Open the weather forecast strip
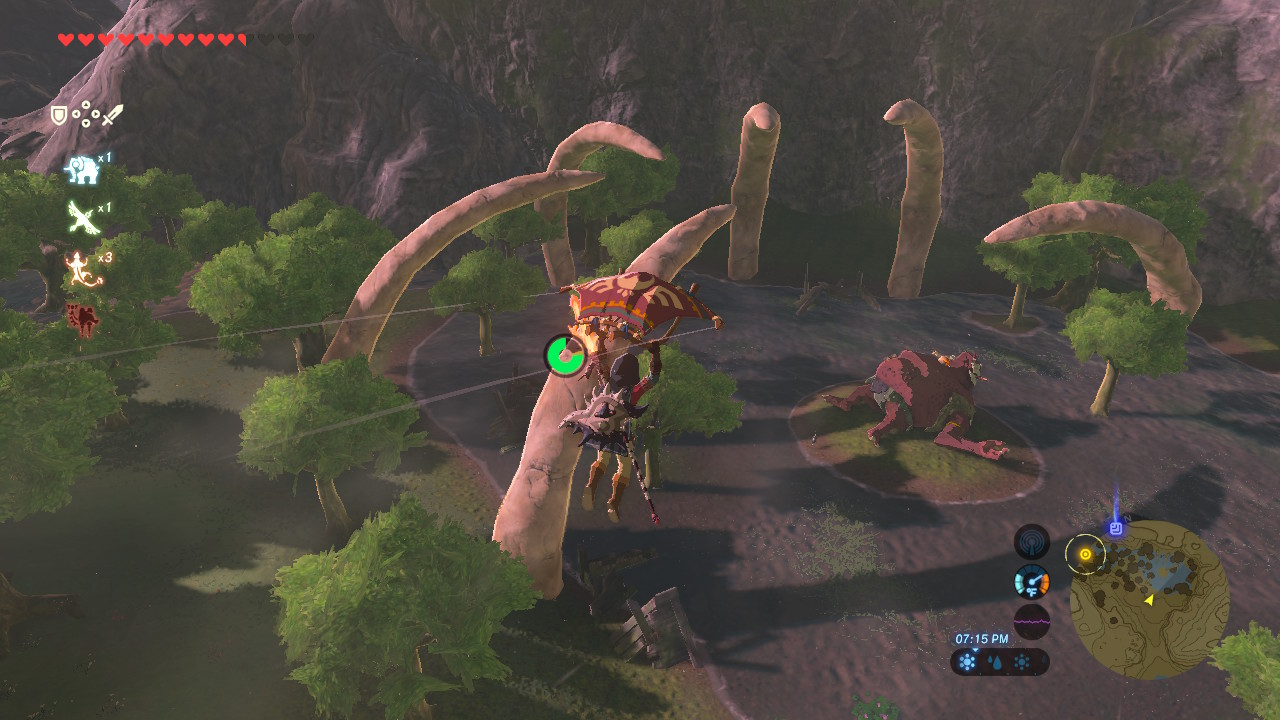 click(x=999, y=662)
